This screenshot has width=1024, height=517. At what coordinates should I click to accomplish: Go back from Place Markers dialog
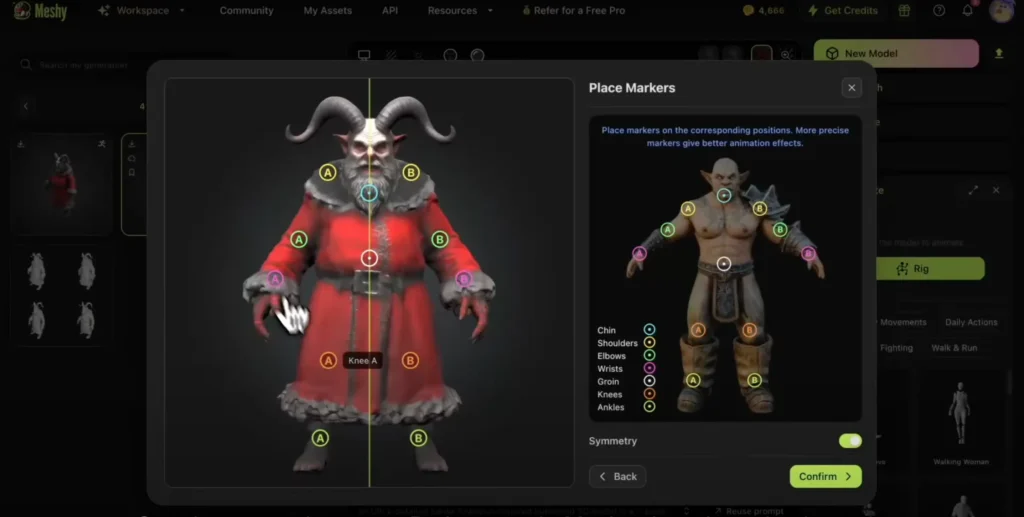(617, 476)
